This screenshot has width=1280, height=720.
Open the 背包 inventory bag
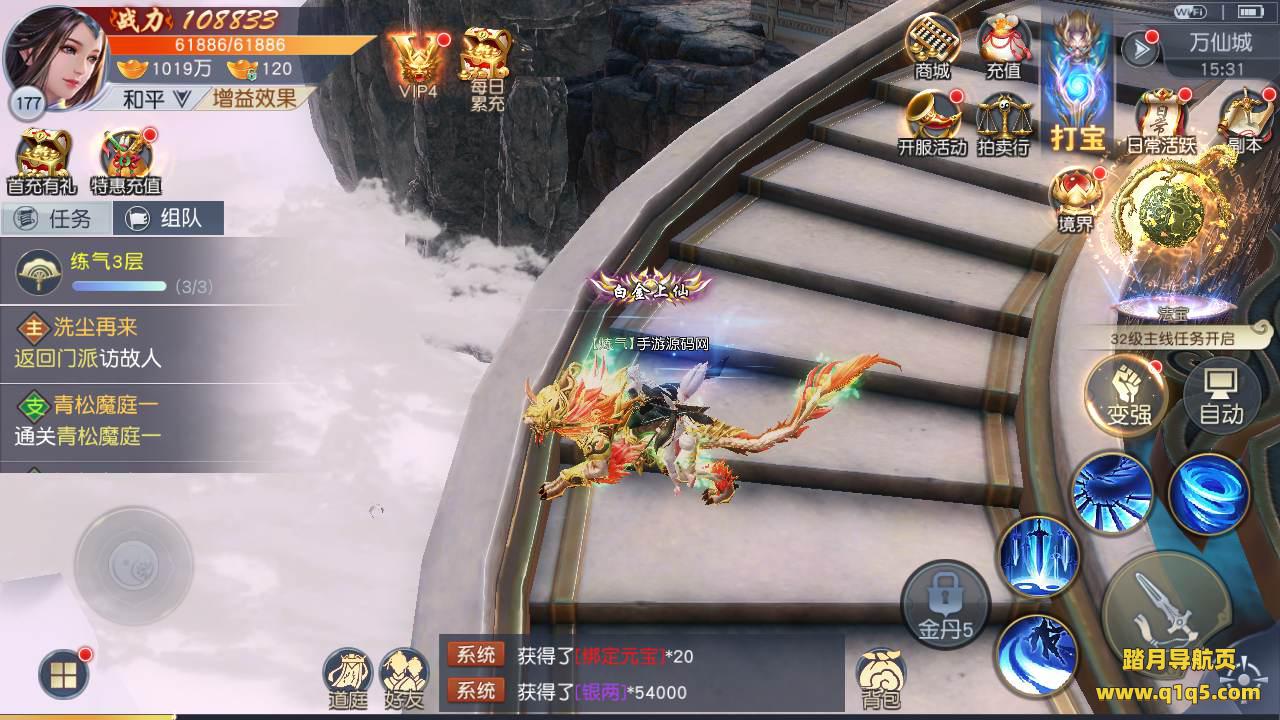click(x=881, y=678)
